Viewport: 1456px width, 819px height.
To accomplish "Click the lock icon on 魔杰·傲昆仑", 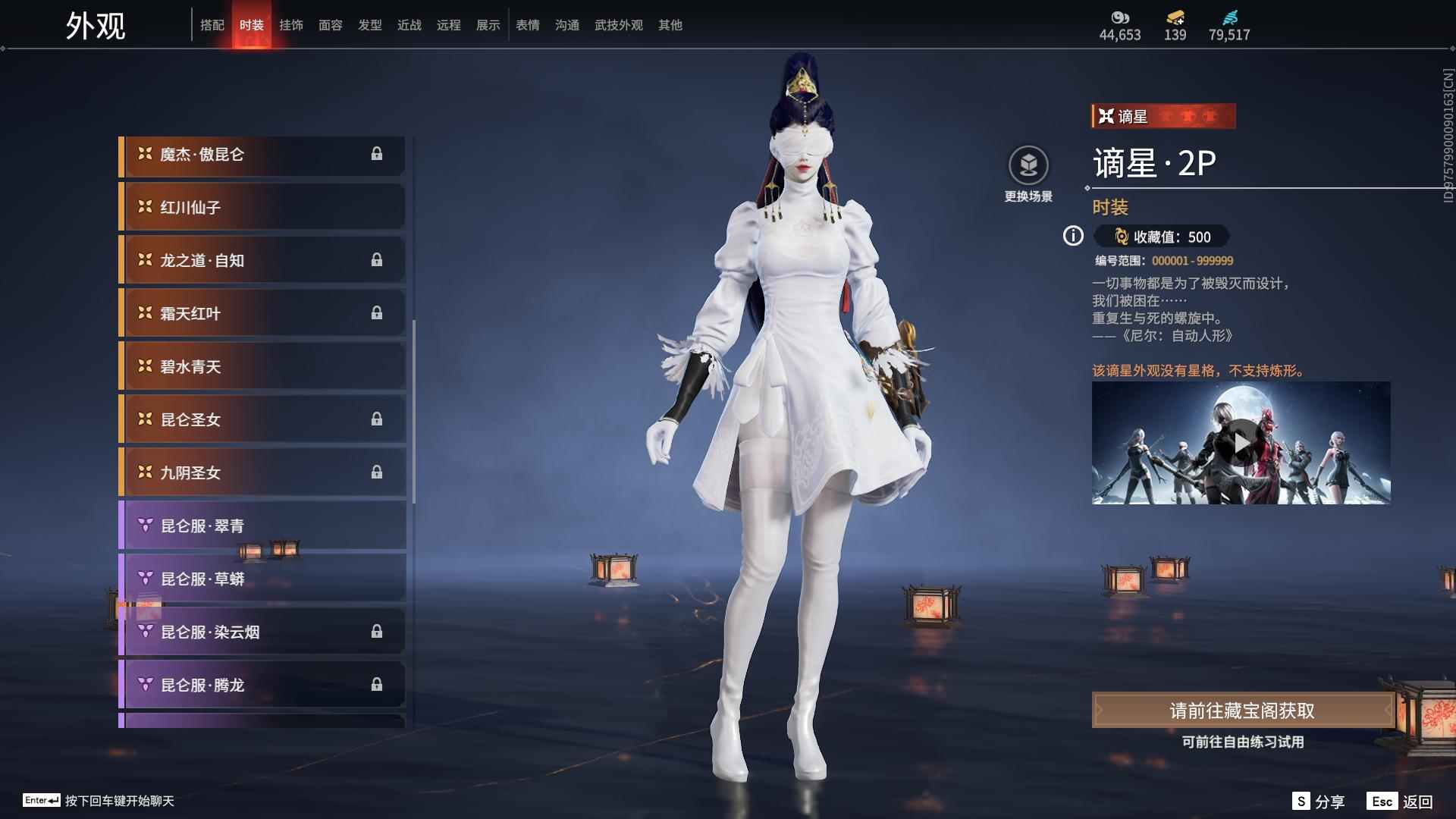I will (x=378, y=154).
